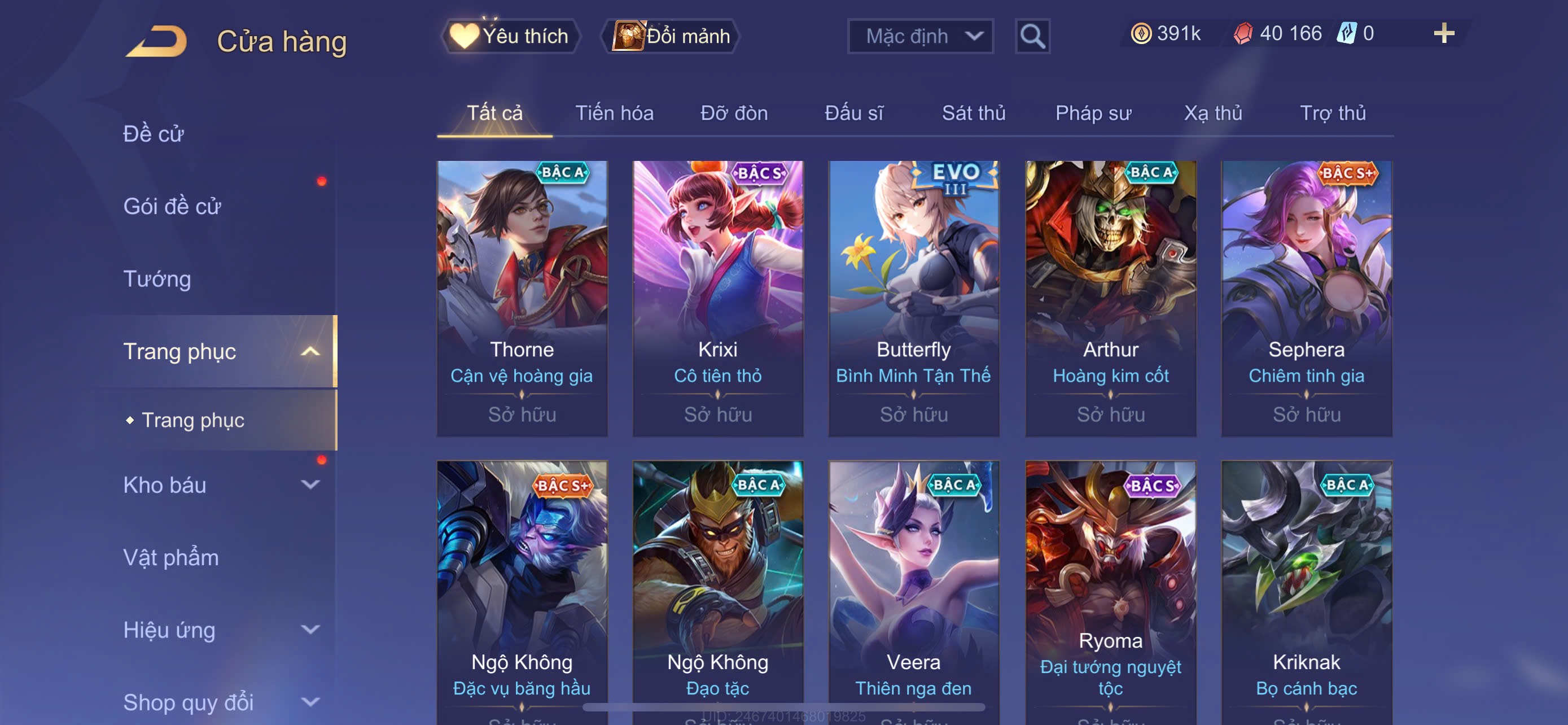The height and width of the screenshot is (725, 1568).
Task: Open the Đổi mảnh fragment exchange
Action: (x=671, y=36)
